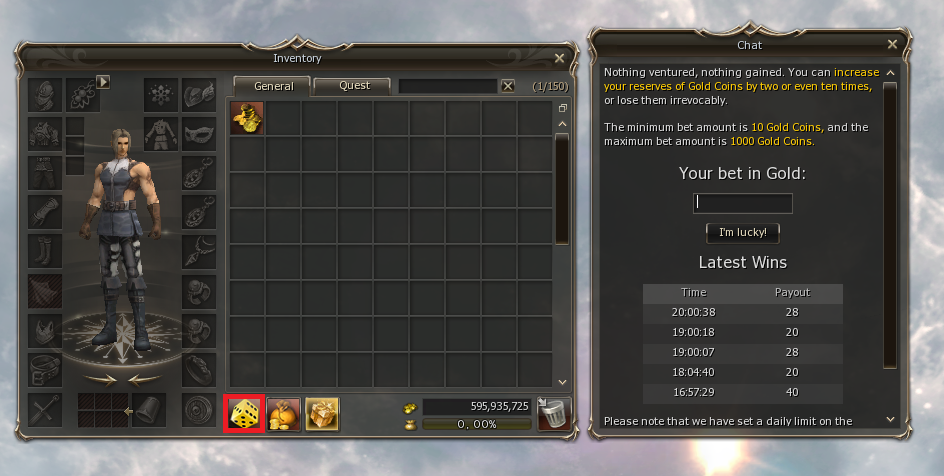Click the trash can delete button

[554, 413]
